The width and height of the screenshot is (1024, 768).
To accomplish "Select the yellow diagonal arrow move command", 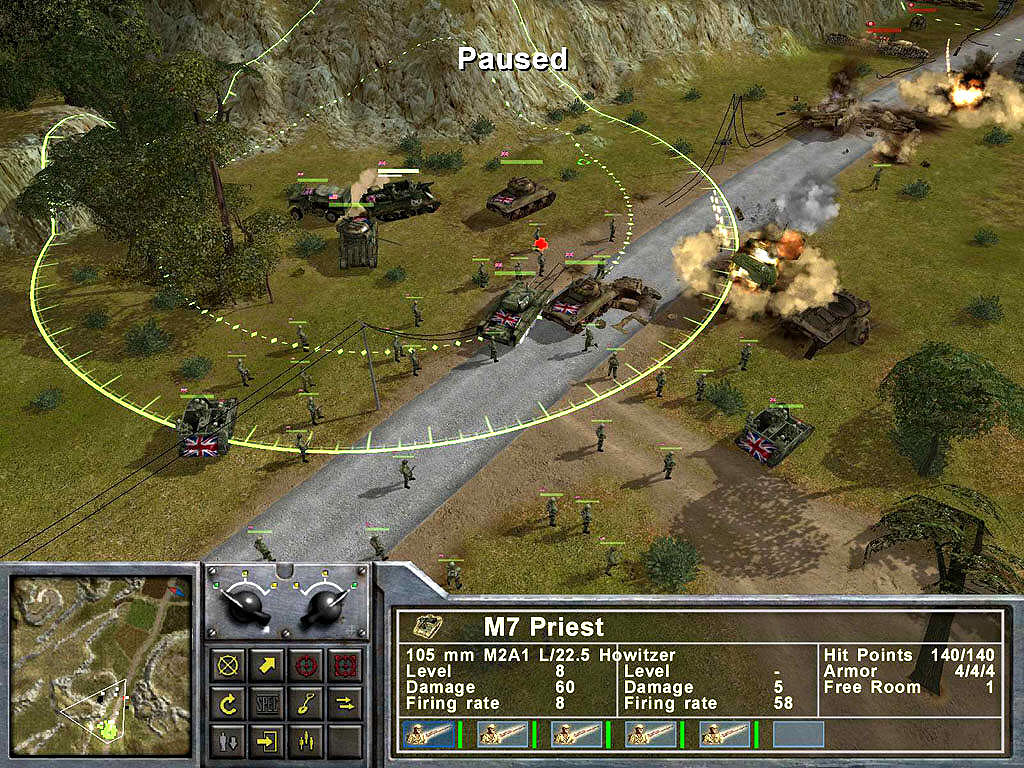I will [268, 665].
